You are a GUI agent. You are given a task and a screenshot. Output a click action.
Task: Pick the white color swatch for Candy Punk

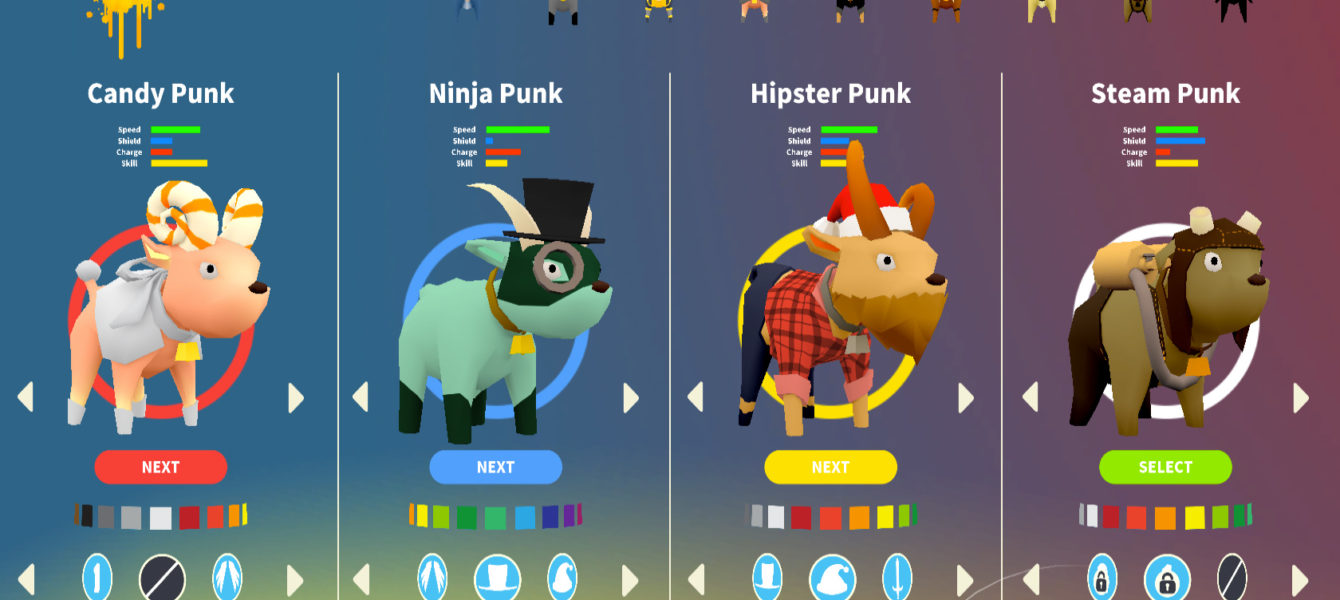tap(160, 518)
